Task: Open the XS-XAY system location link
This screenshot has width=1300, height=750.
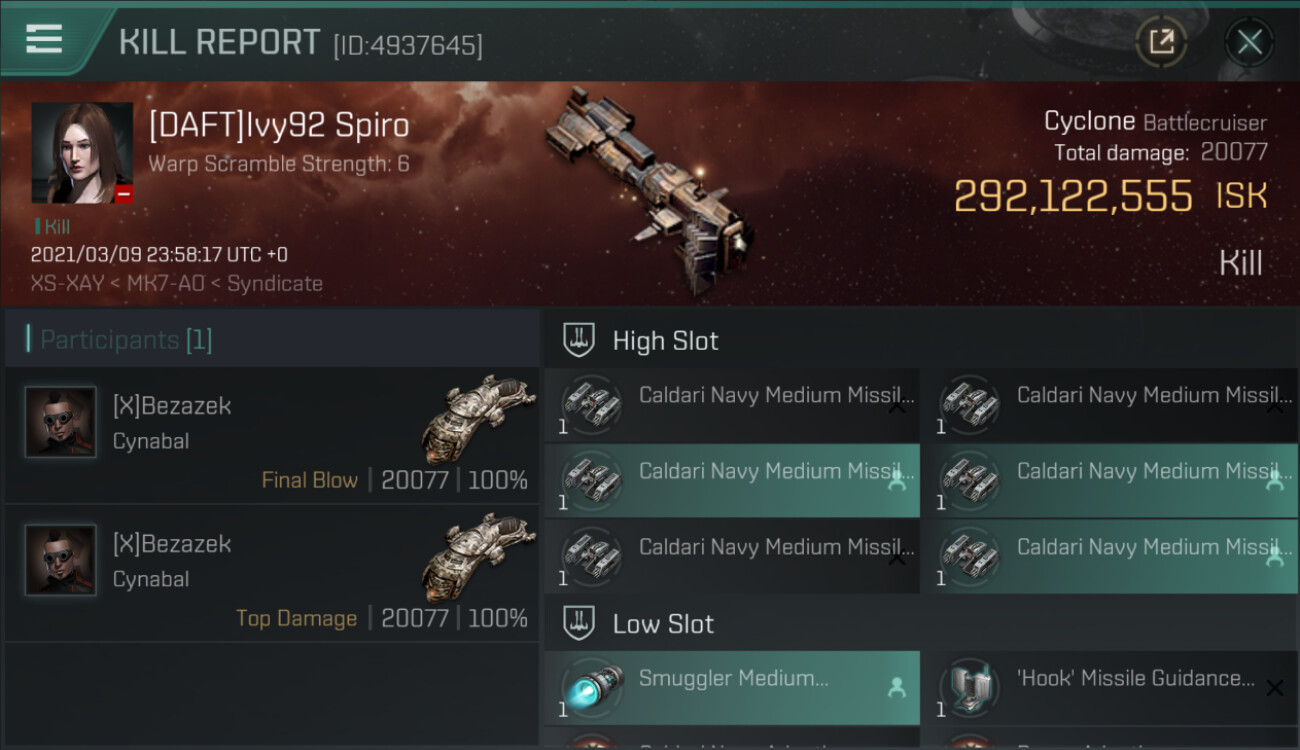Action: tap(67, 284)
